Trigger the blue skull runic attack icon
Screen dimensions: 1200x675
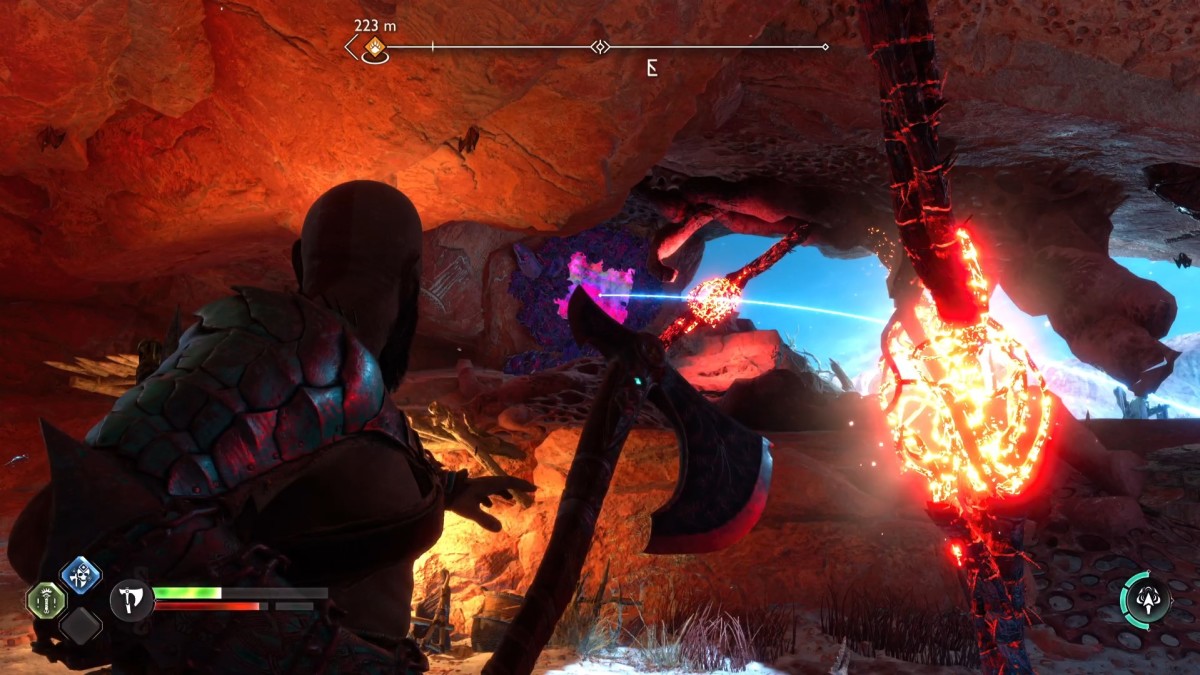(80, 575)
